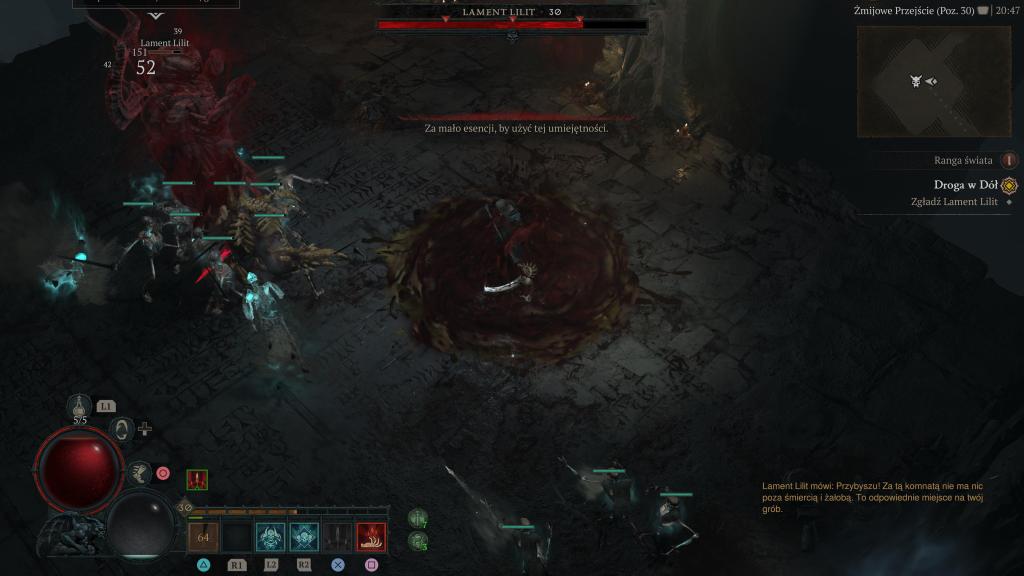Open the Droga w Dół quest tracker
The image size is (1024, 576).
[966, 185]
